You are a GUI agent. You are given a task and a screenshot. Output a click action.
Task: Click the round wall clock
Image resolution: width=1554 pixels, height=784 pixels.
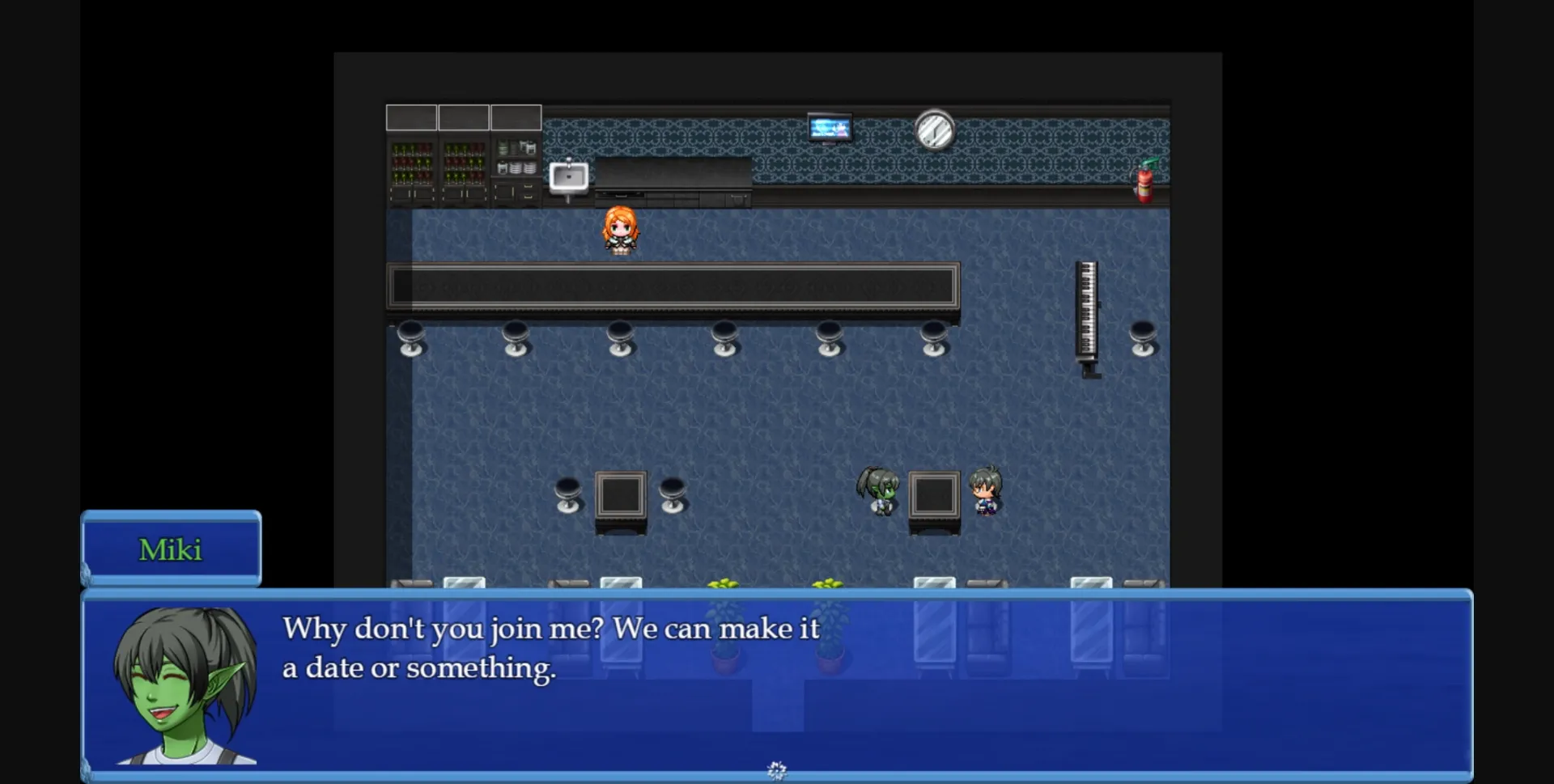point(935,129)
